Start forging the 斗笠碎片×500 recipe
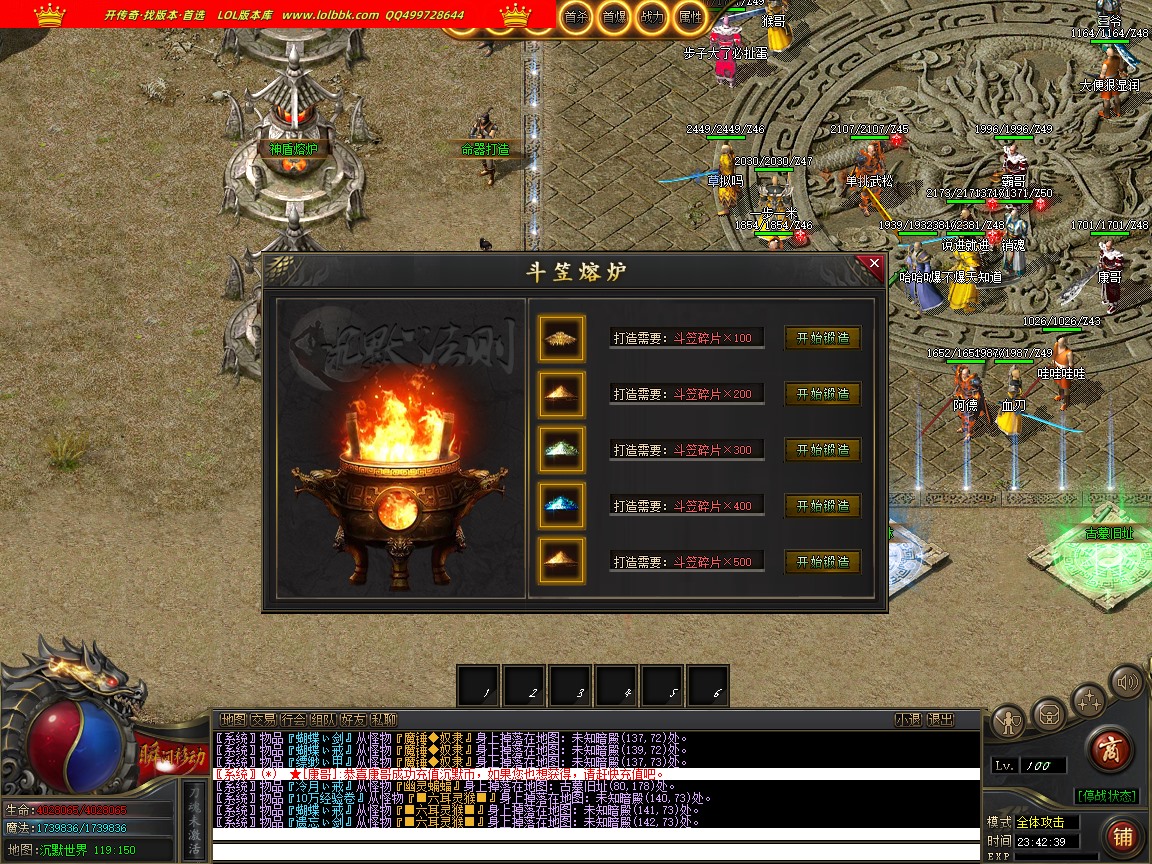1152x864 pixels. pyautogui.click(x=822, y=562)
